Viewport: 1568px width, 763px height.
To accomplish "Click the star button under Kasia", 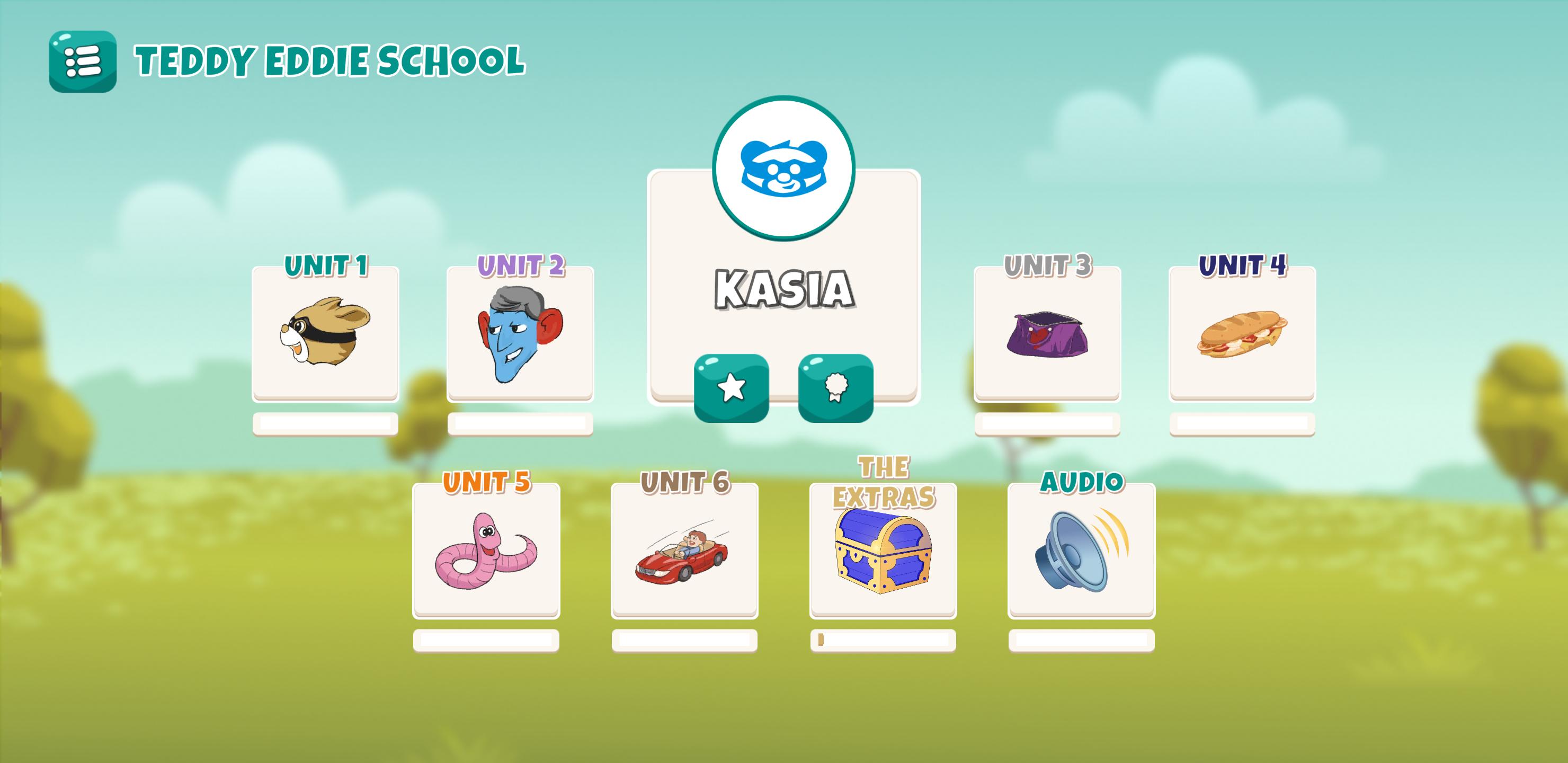I will 731,388.
